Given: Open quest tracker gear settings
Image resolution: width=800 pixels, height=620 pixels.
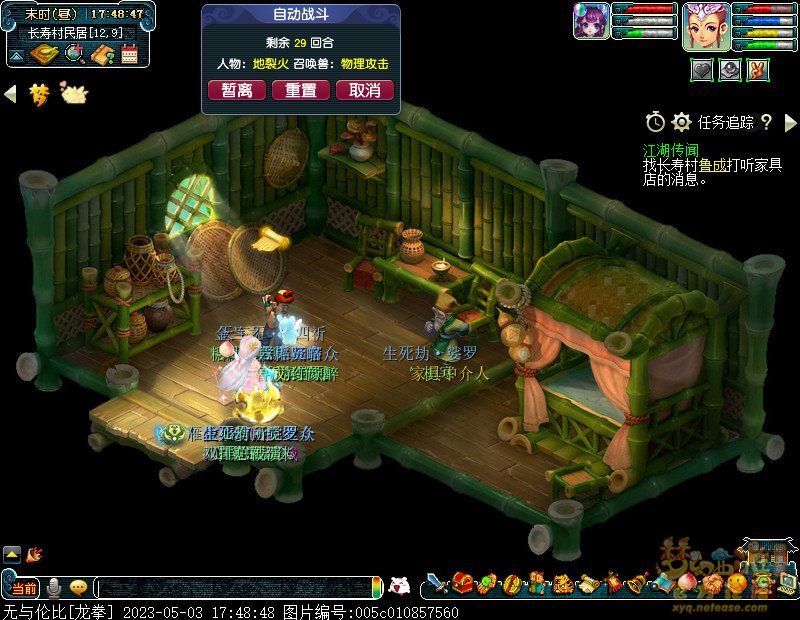Looking at the screenshot, I should pos(682,122).
